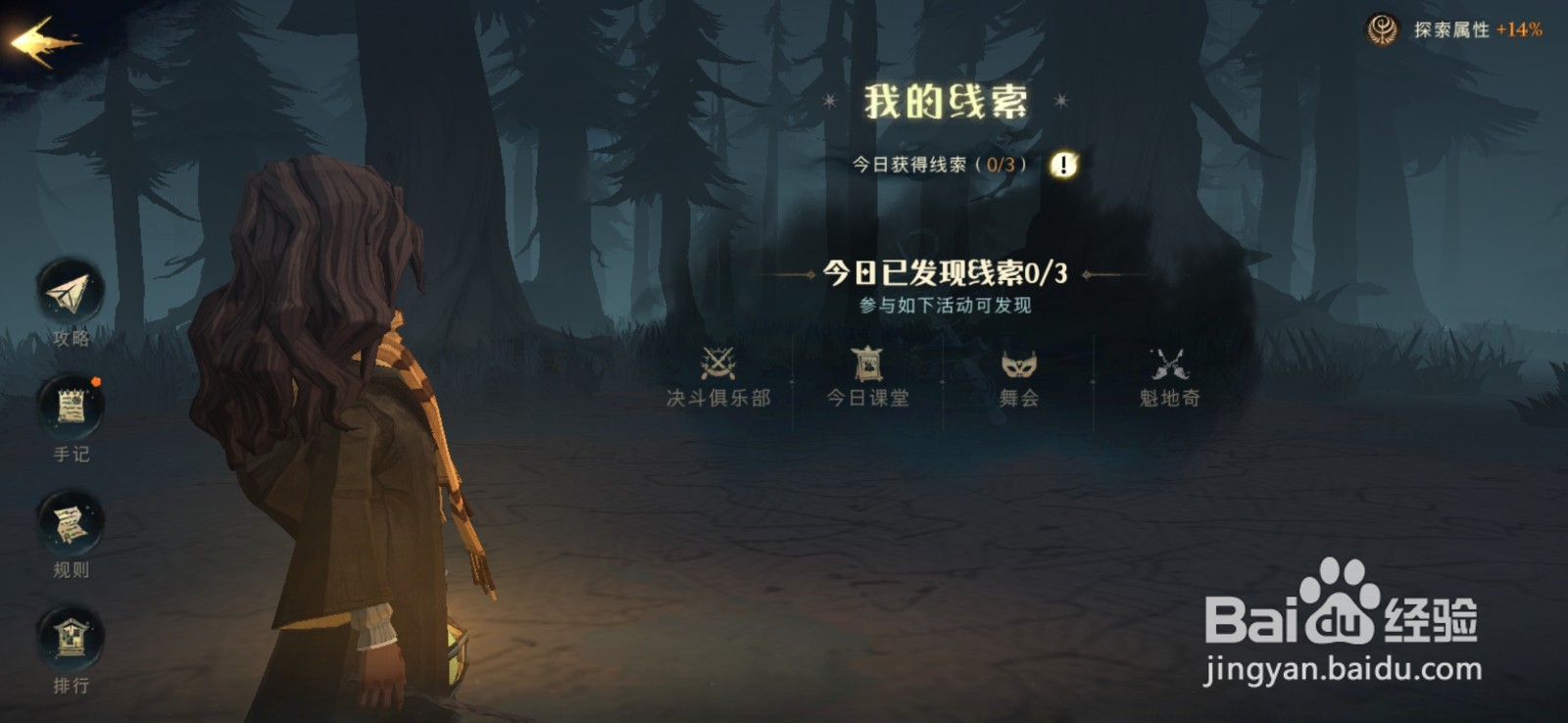Open 今日课堂 activity icon
Viewport: 1568px width, 723px height.
coord(870,364)
